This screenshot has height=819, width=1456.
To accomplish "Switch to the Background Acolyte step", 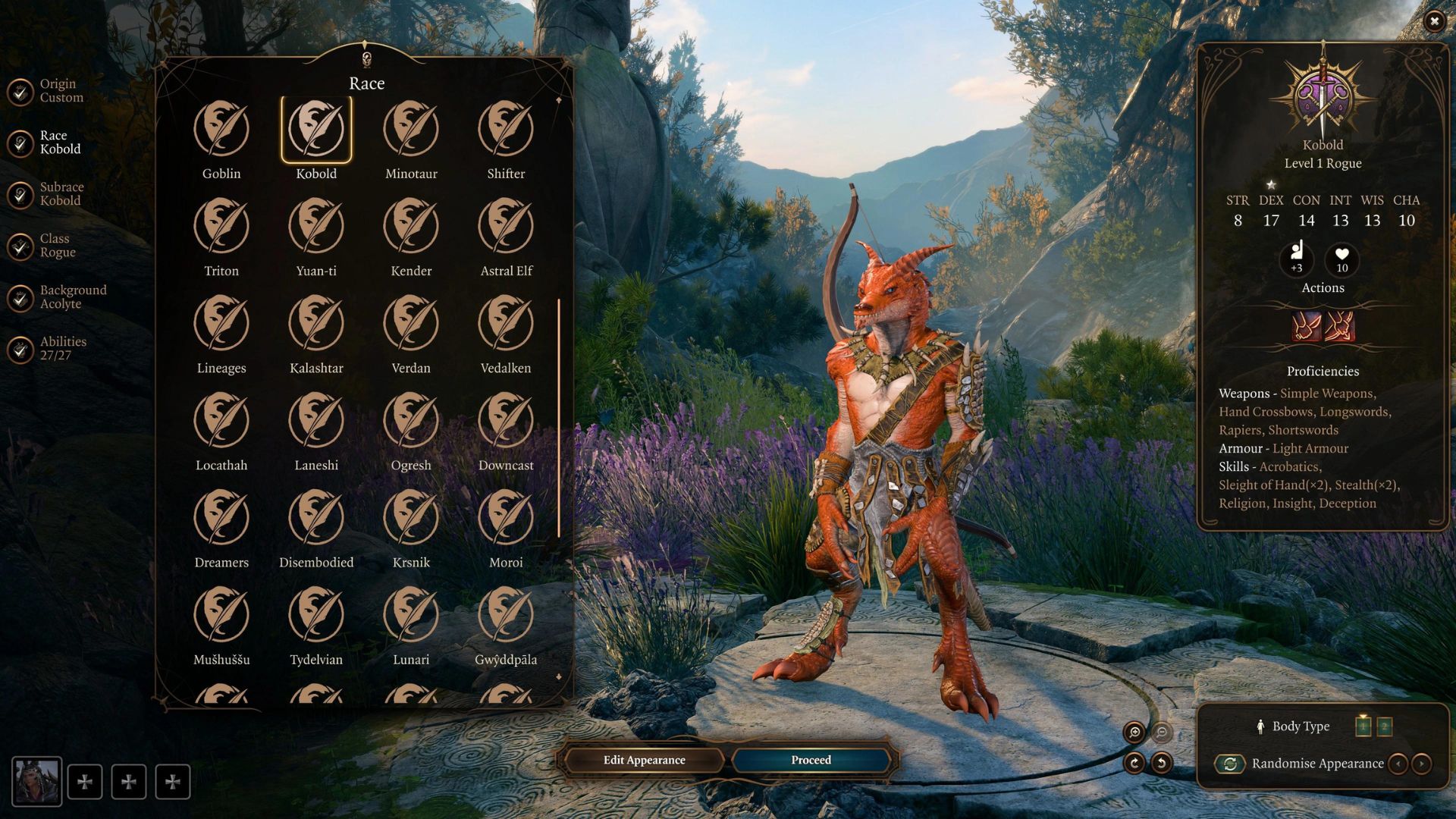I will coord(72,296).
